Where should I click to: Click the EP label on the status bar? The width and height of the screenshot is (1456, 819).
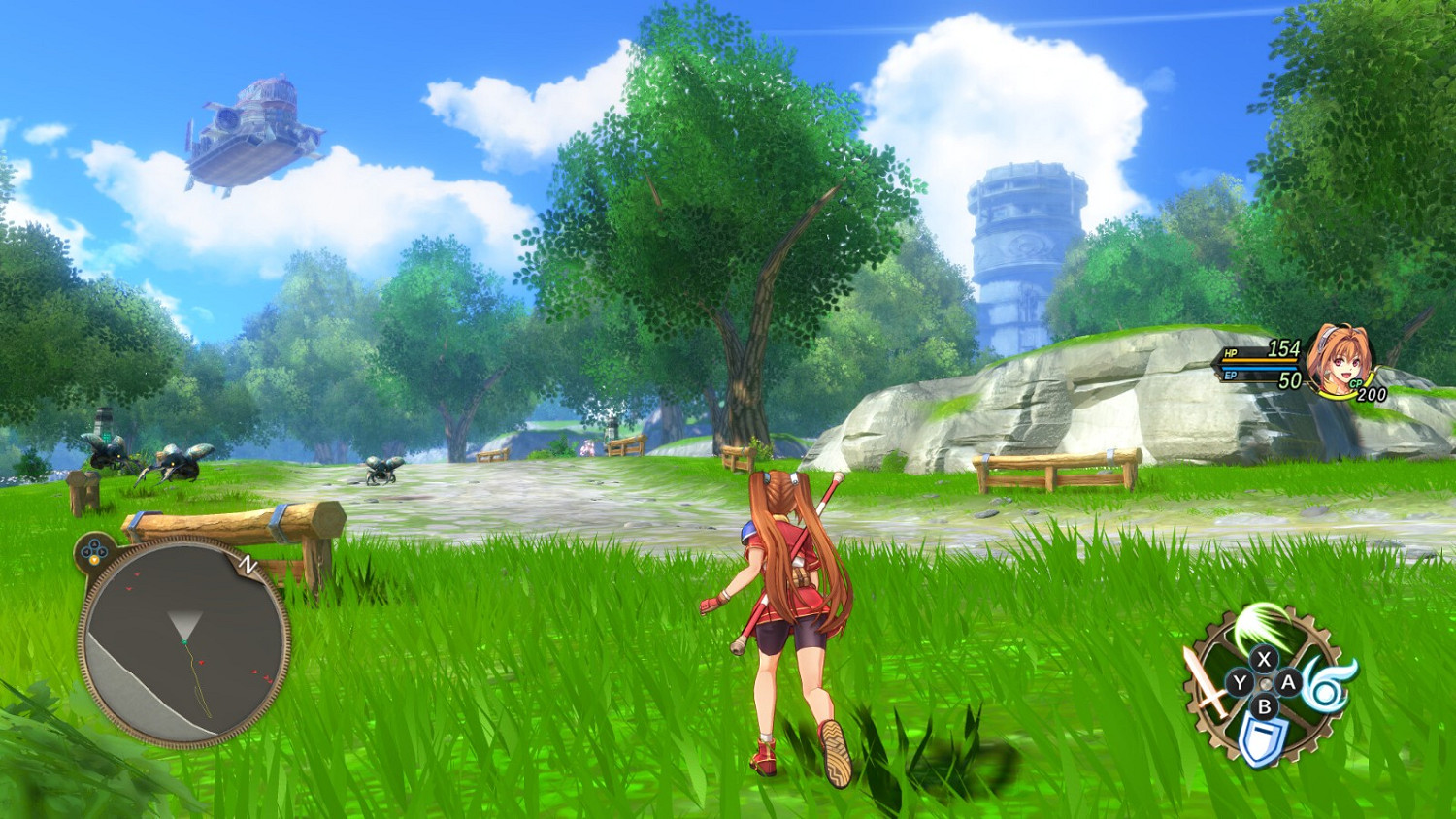pyautogui.click(x=1229, y=376)
